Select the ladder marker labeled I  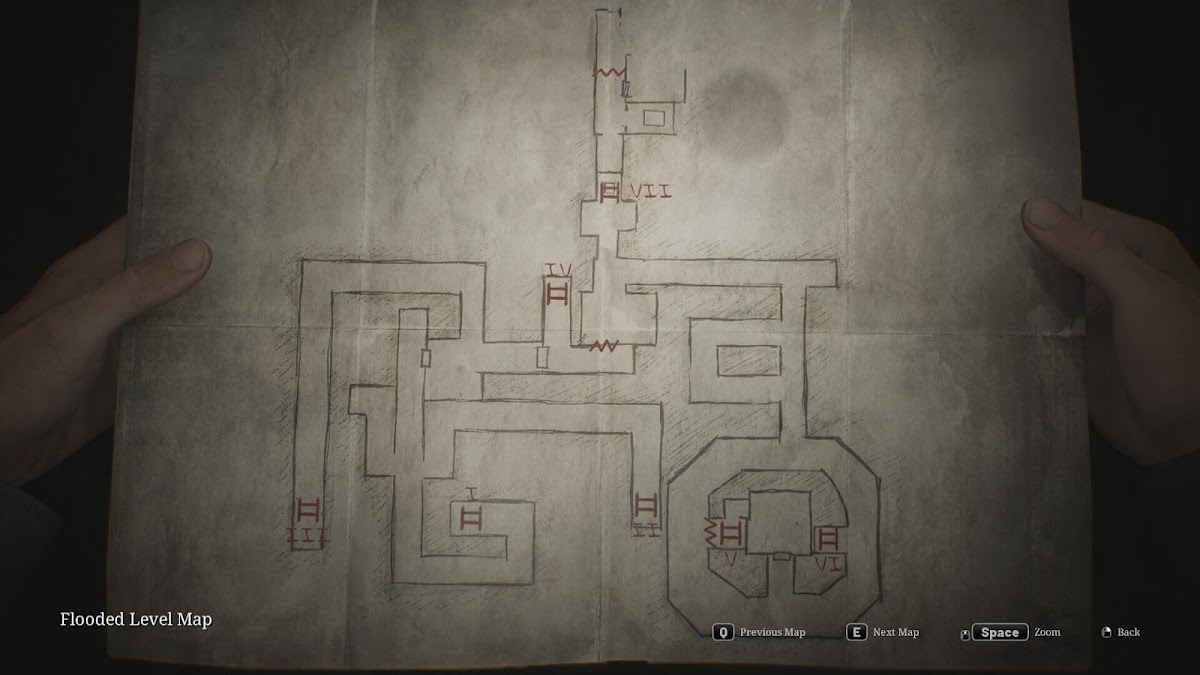[x=471, y=517]
